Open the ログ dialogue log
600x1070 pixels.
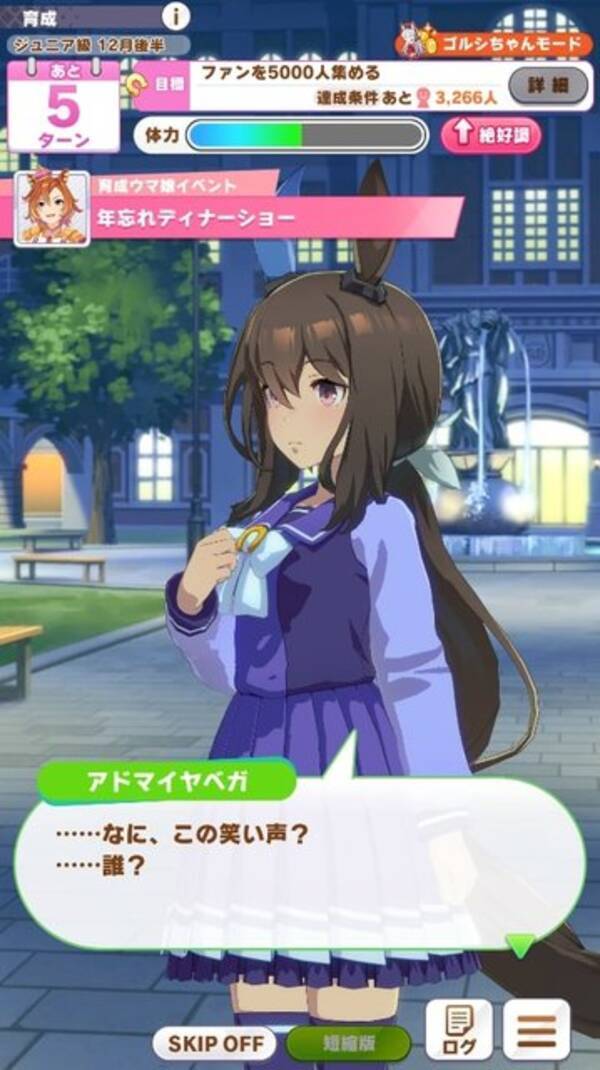pos(459,1031)
